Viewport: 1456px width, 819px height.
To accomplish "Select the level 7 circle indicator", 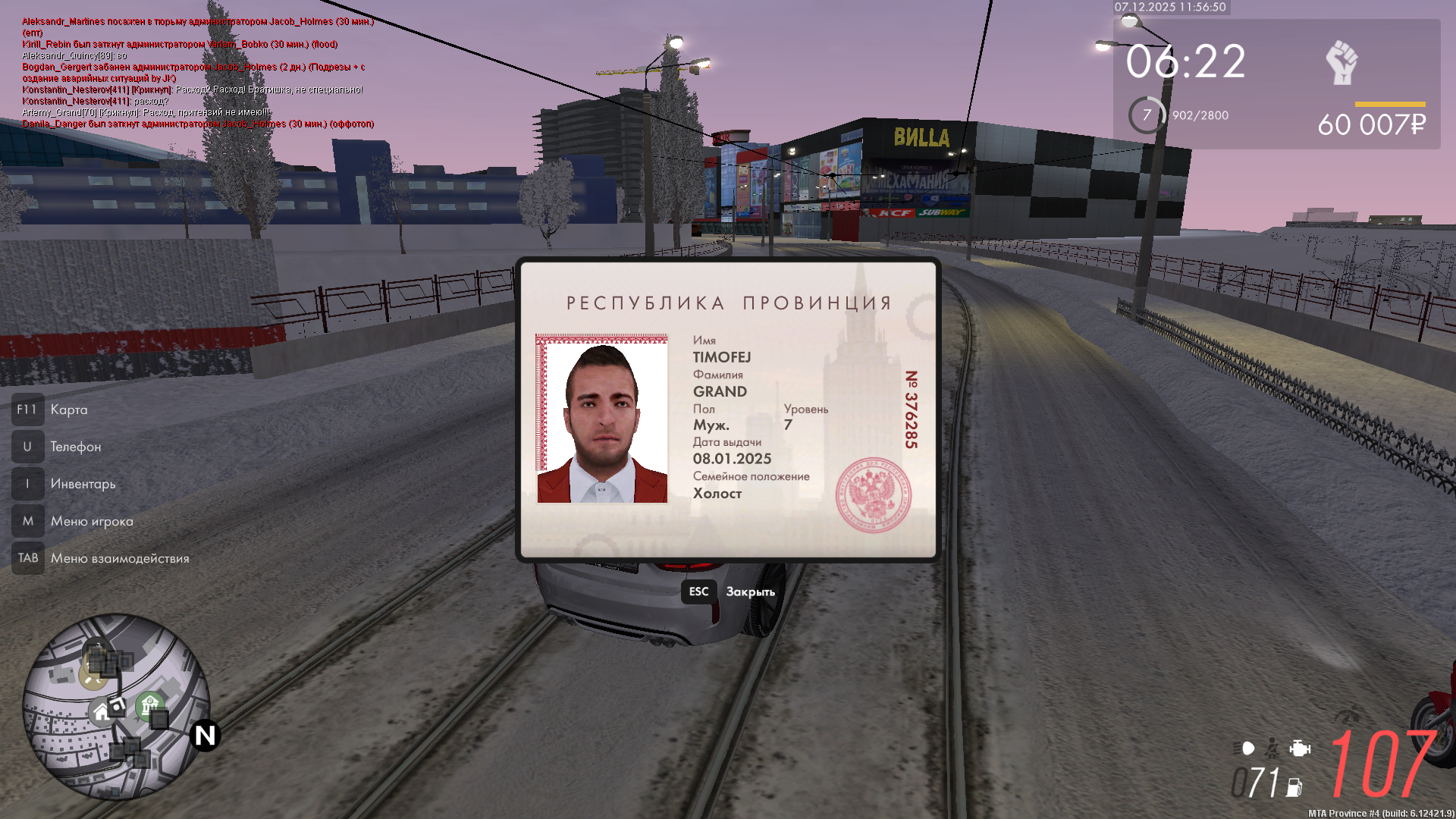I will tap(1146, 115).
